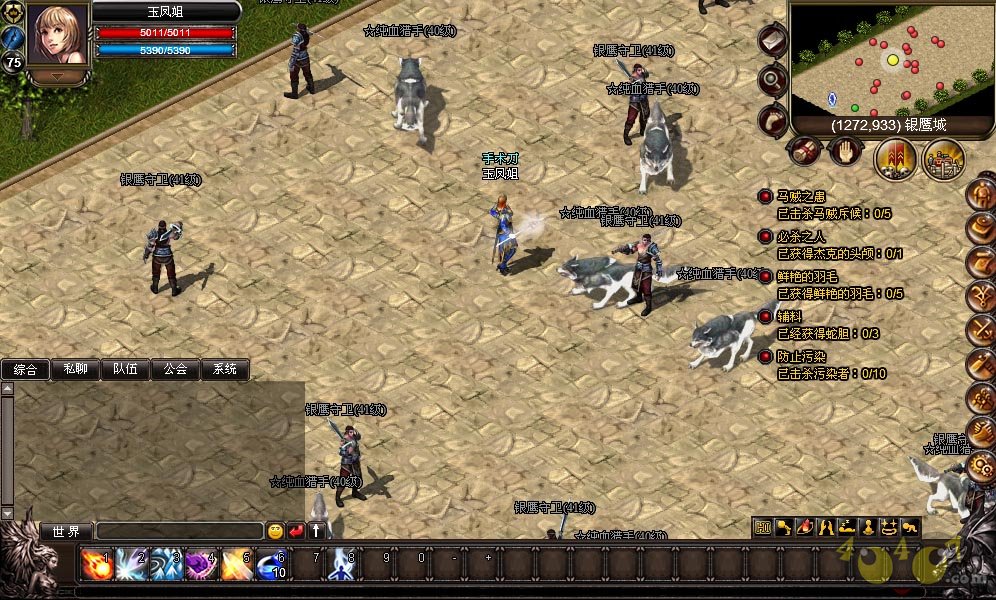Trigger the blue swirl skill in slot 6
Image resolution: width=996 pixels, height=600 pixels.
tap(271, 565)
